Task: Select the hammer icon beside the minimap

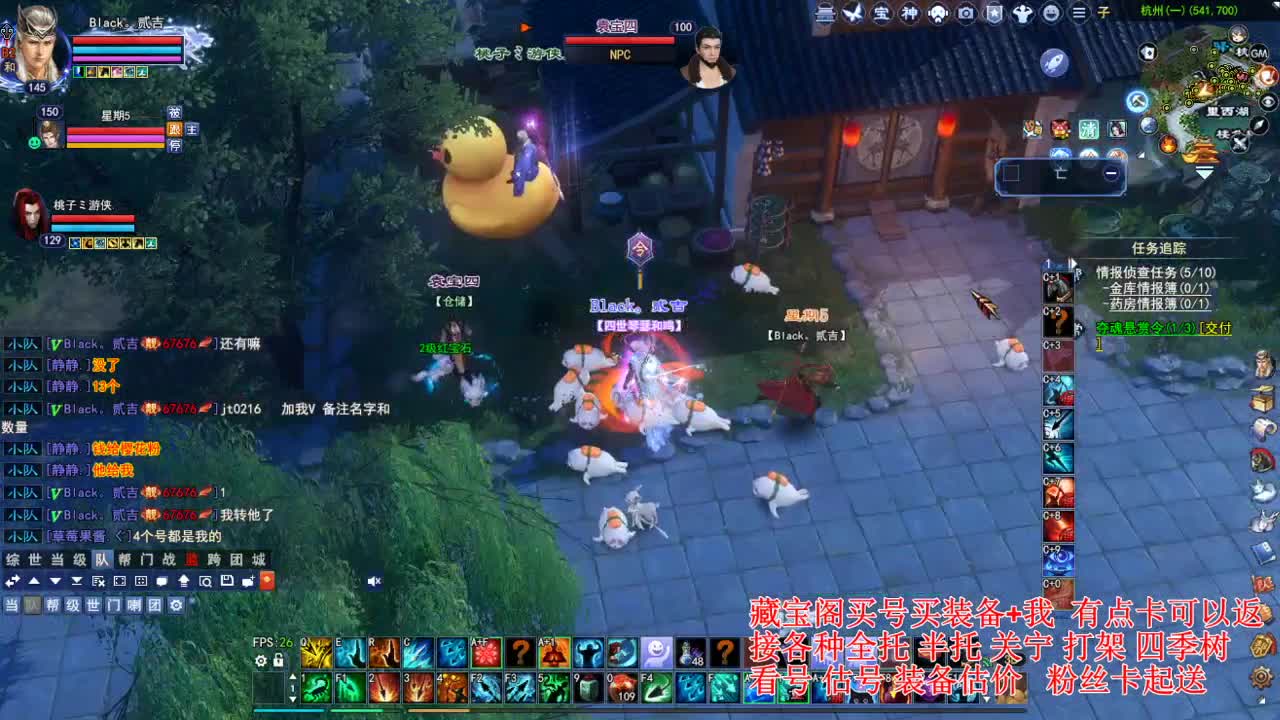Action: (1137, 103)
